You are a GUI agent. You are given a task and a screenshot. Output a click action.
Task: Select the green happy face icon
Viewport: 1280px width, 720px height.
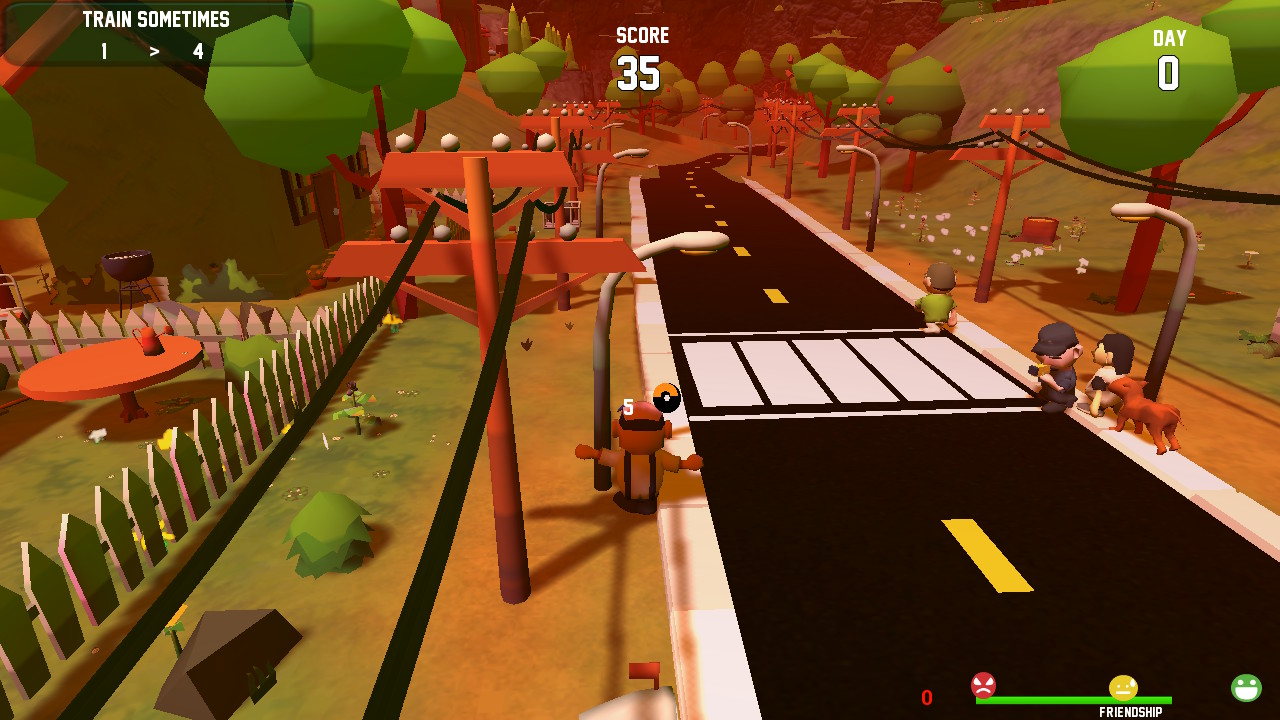(x=1249, y=689)
